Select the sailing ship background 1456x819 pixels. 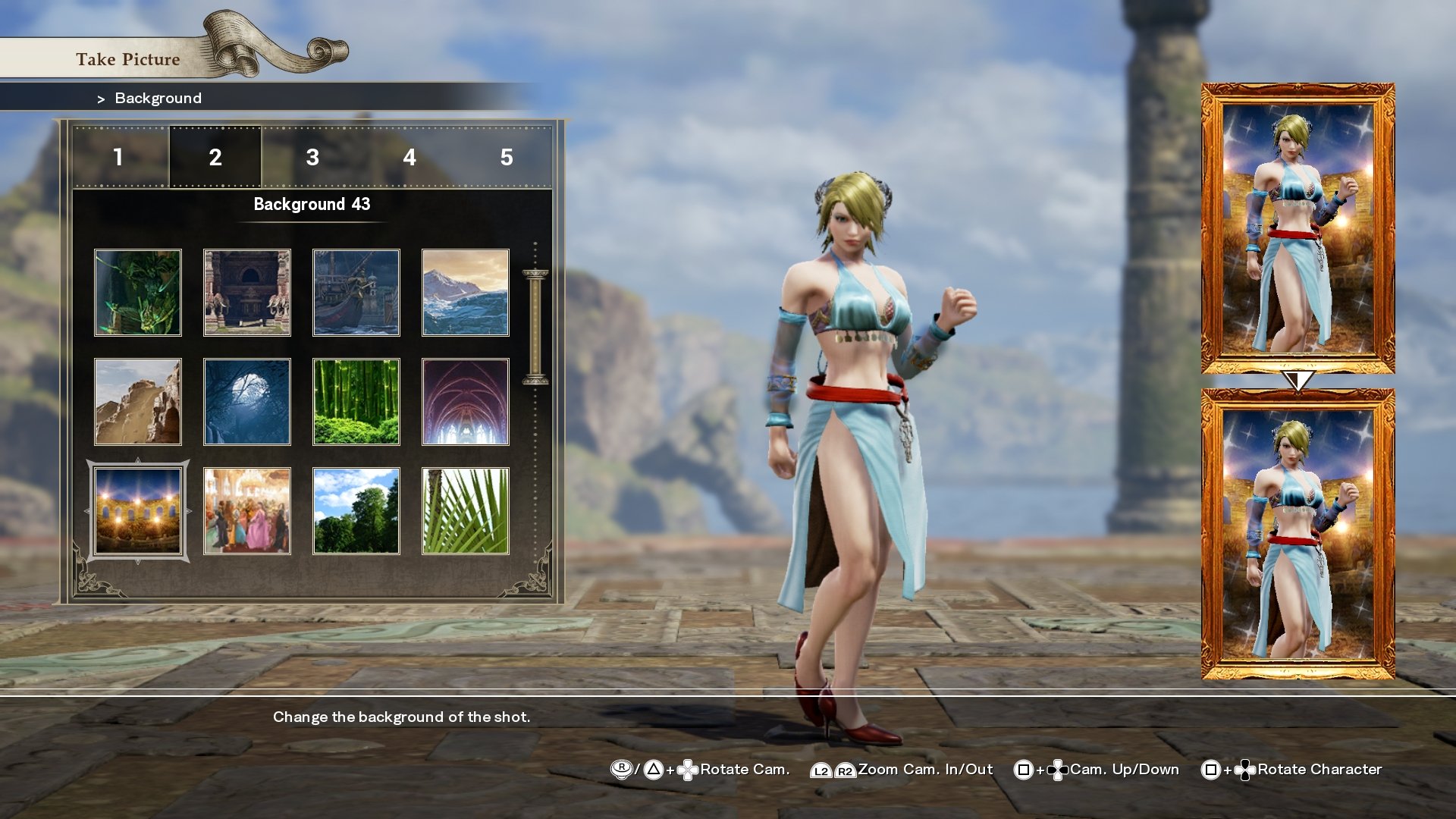pyautogui.click(x=356, y=293)
